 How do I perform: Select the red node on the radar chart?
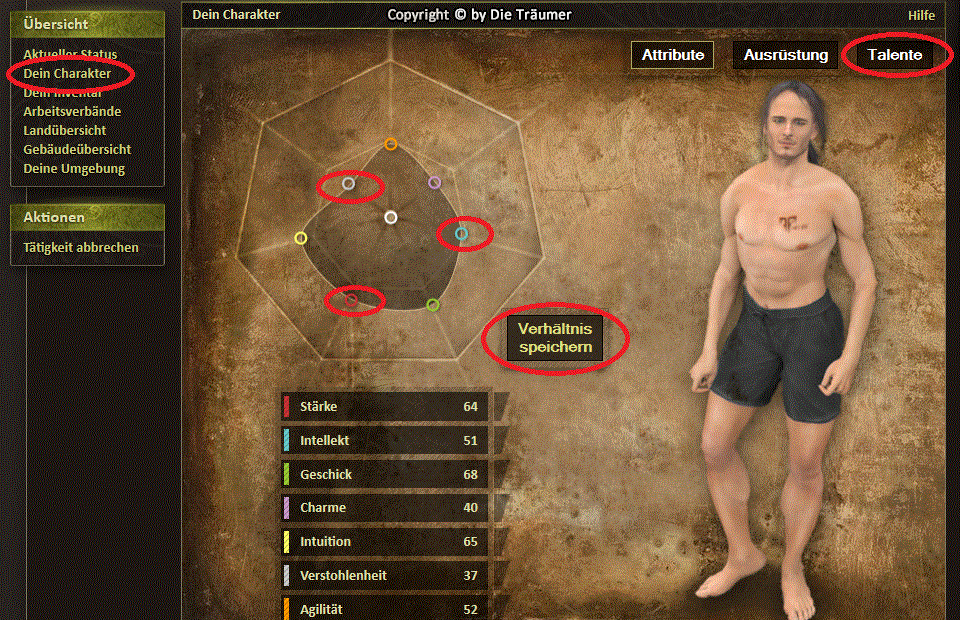coord(351,299)
